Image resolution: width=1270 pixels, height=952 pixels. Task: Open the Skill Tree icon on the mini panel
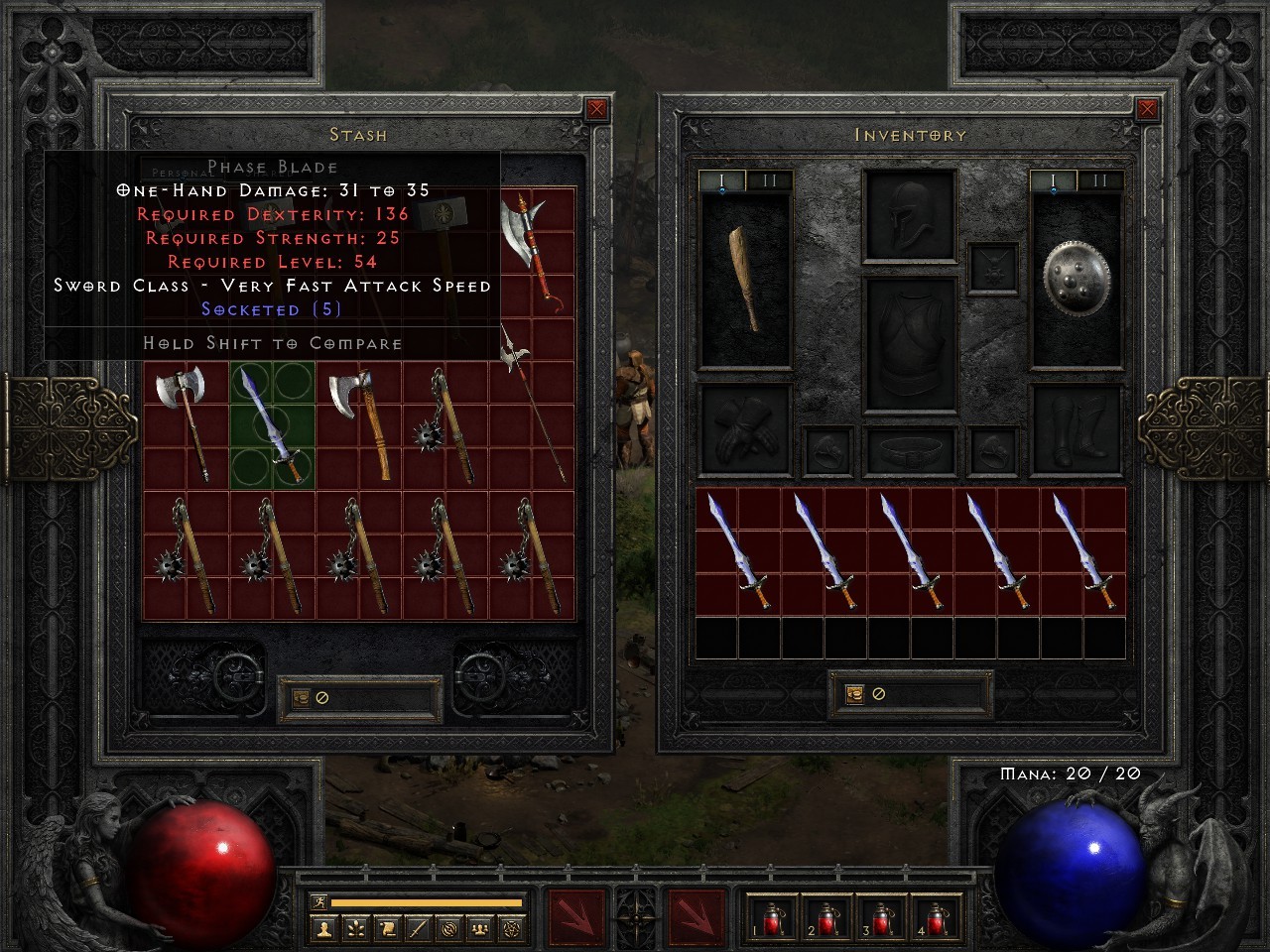355,930
